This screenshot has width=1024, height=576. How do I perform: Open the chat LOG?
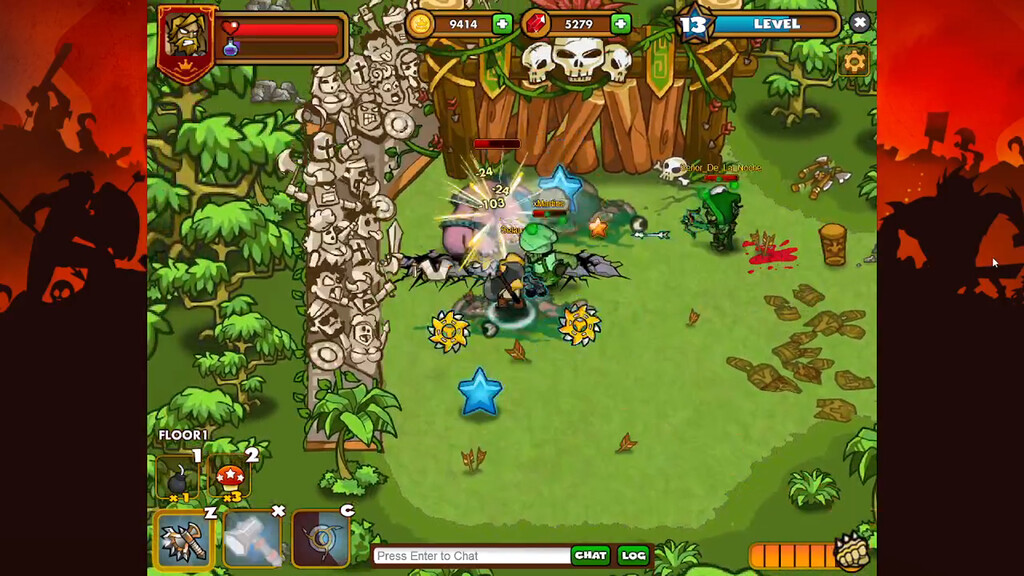[x=633, y=555]
